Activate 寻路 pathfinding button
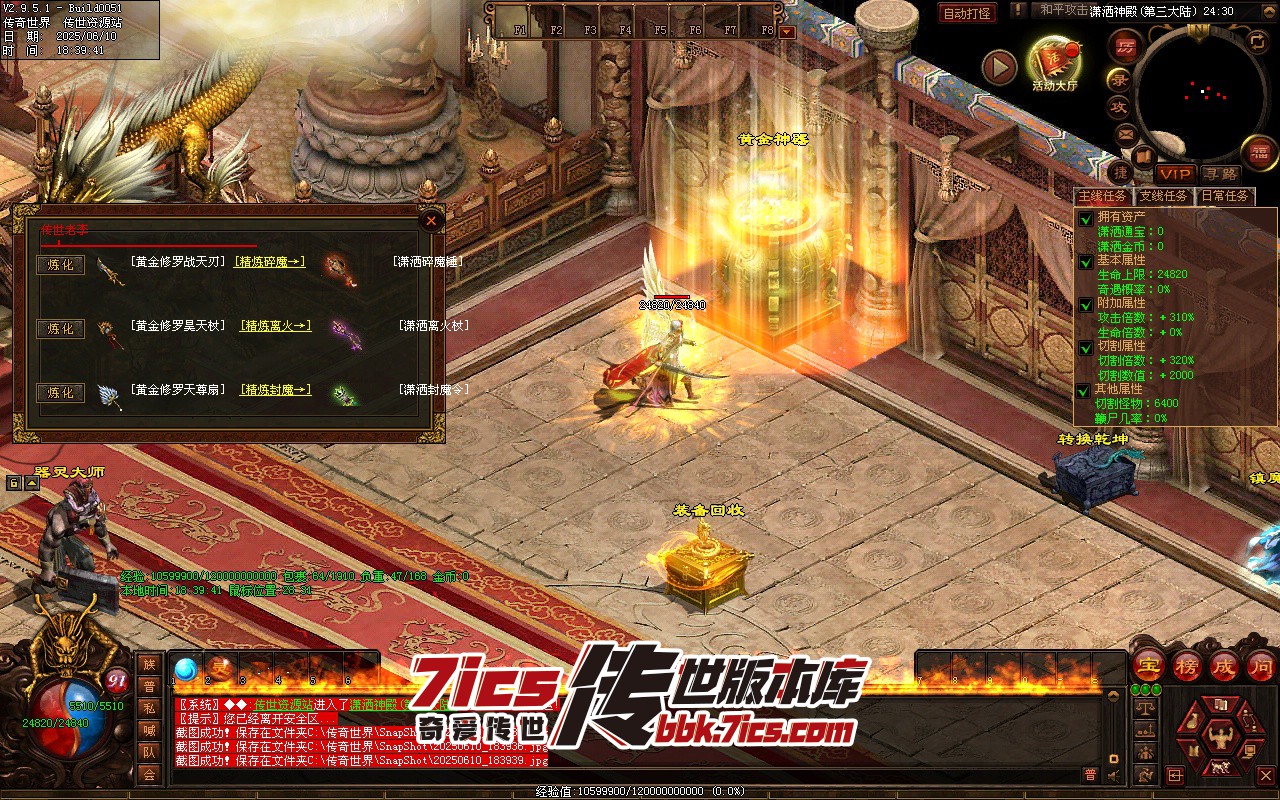Image resolution: width=1280 pixels, height=800 pixels. tap(1219, 174)
